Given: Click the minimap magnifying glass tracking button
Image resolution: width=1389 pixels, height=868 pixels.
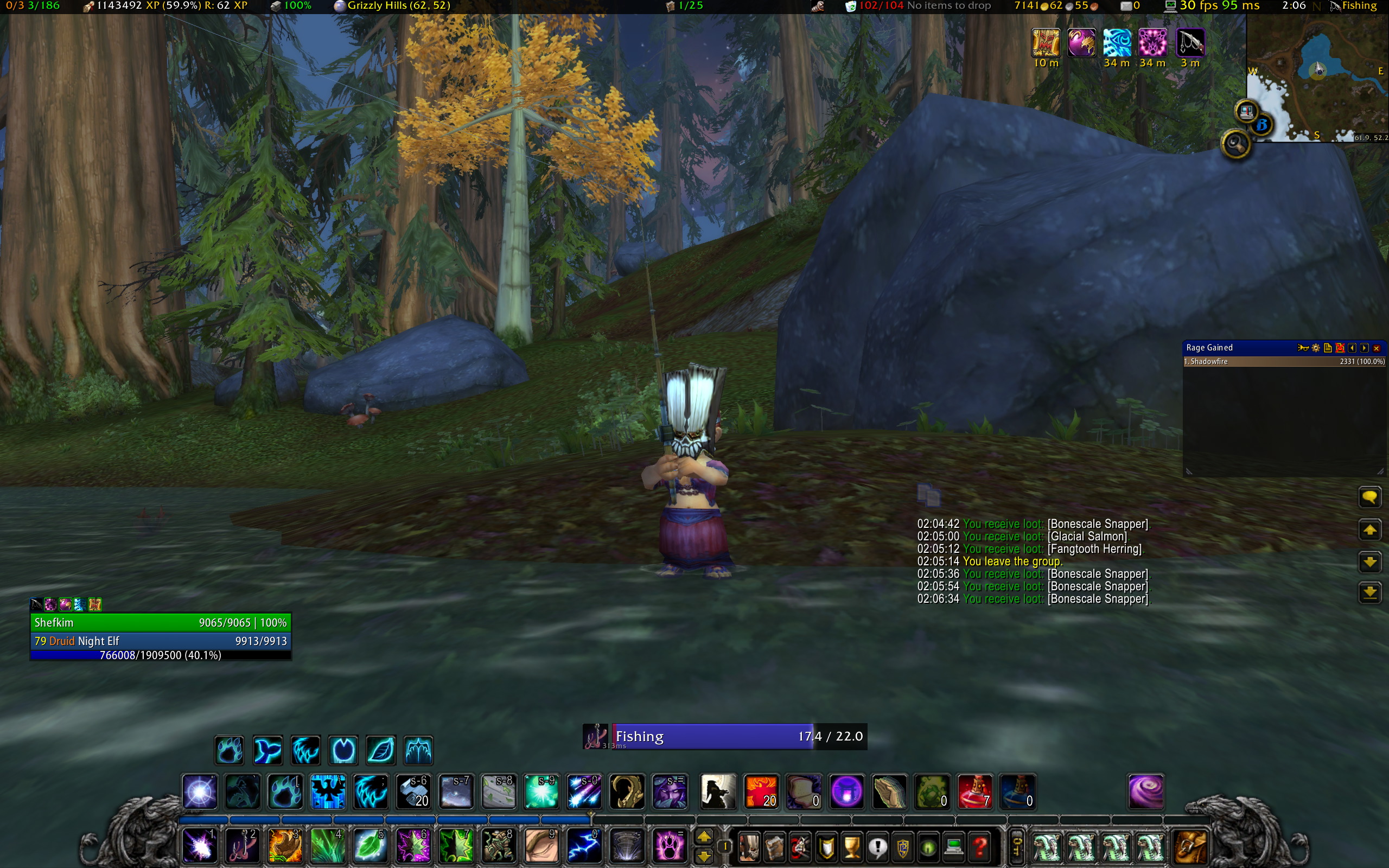Looking at the screenshot, I should pos(1236,144).
